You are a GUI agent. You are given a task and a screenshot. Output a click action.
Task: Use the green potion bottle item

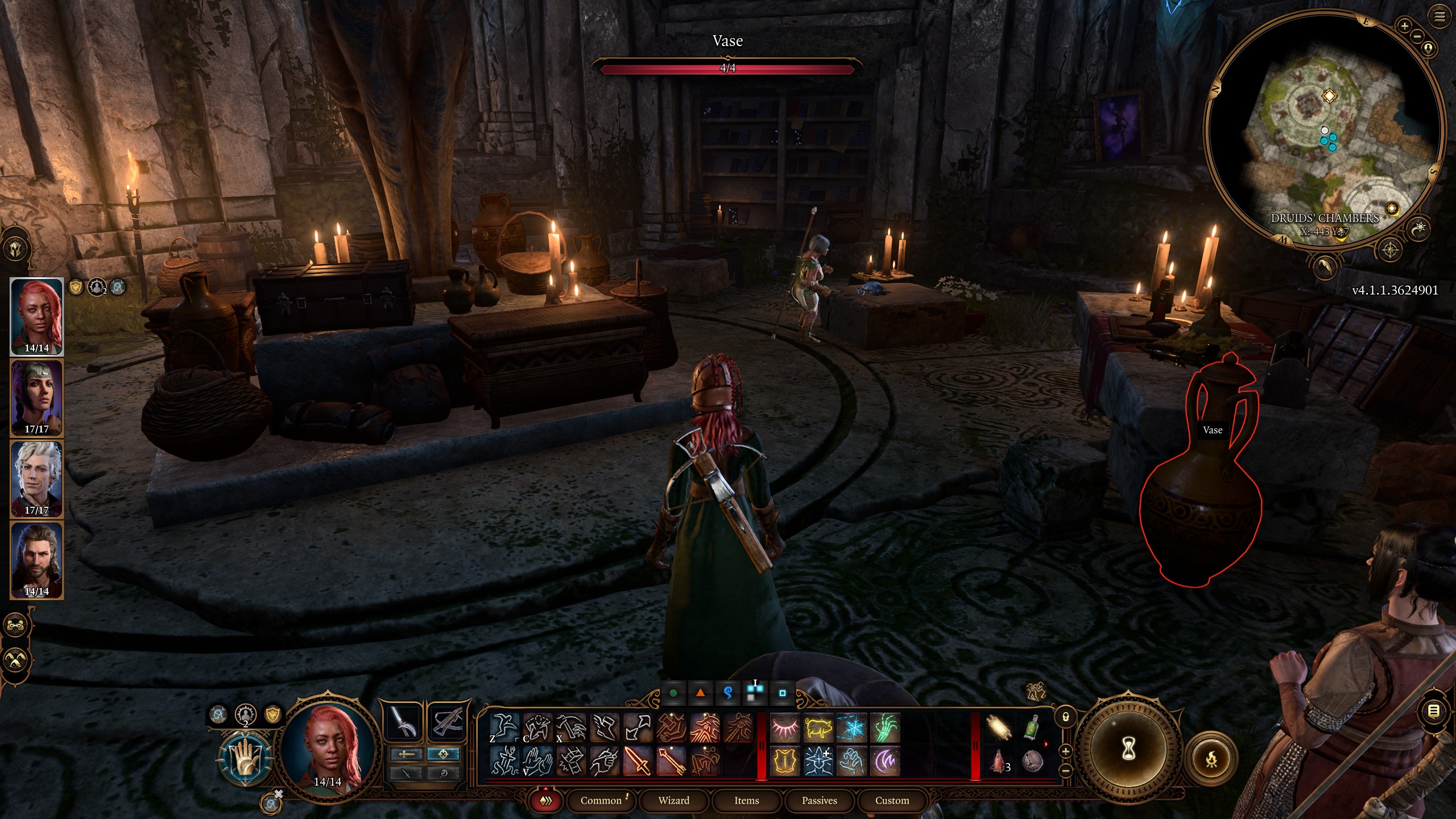[x=1032, y=728]
